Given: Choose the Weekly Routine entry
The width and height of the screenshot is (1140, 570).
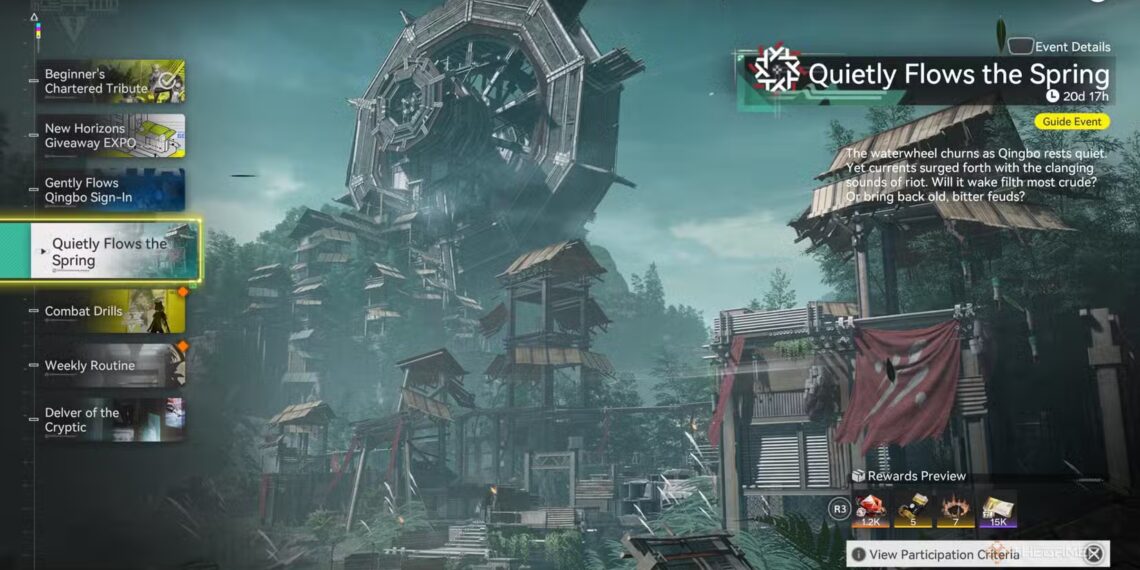Looking at the screenshot, I should click(x=110, y=365).
